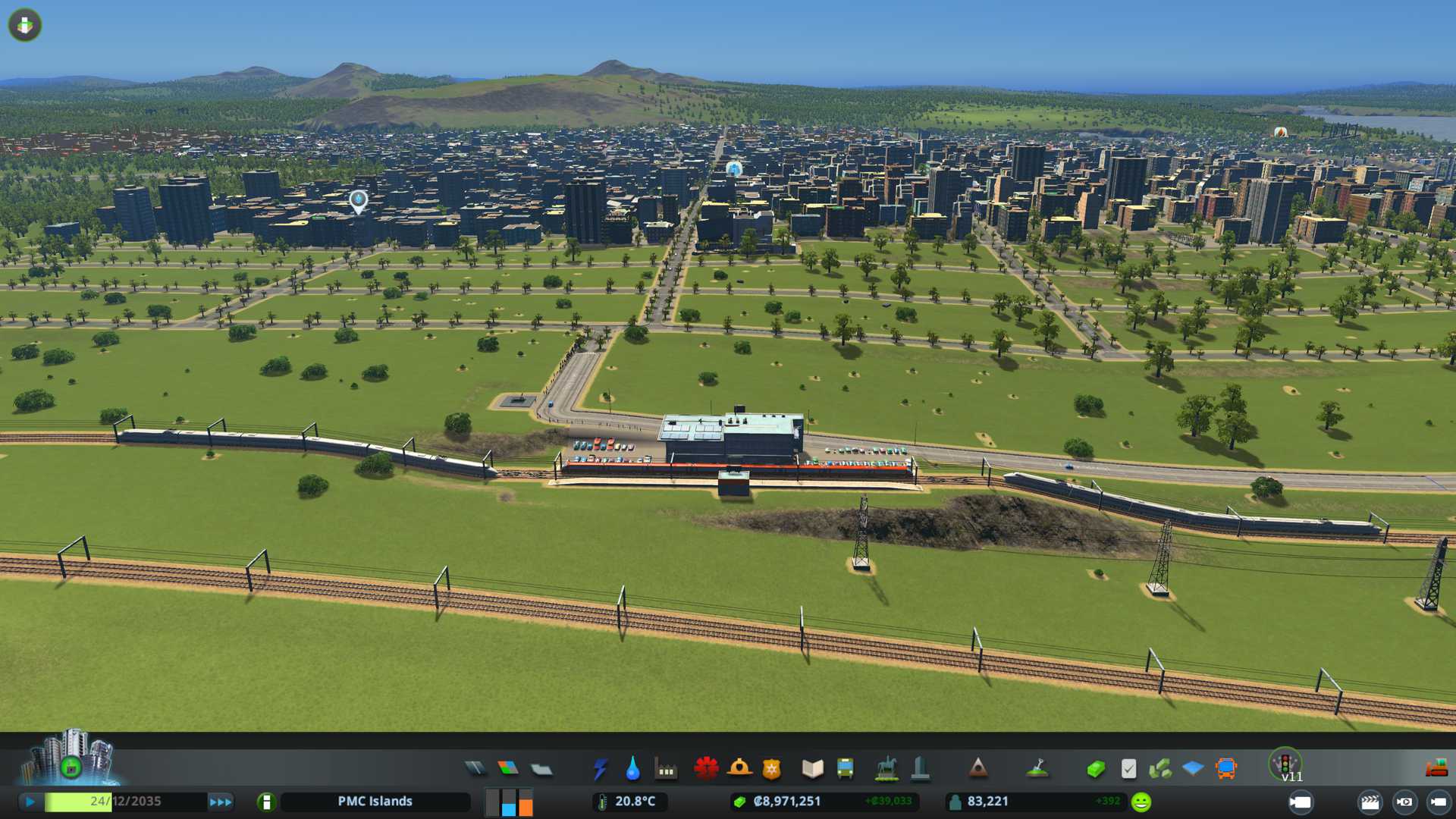Open the Electricity lightning bolt menu
Image resolution: width=1456 pixels, height=819 pixels.
point(600,769)
